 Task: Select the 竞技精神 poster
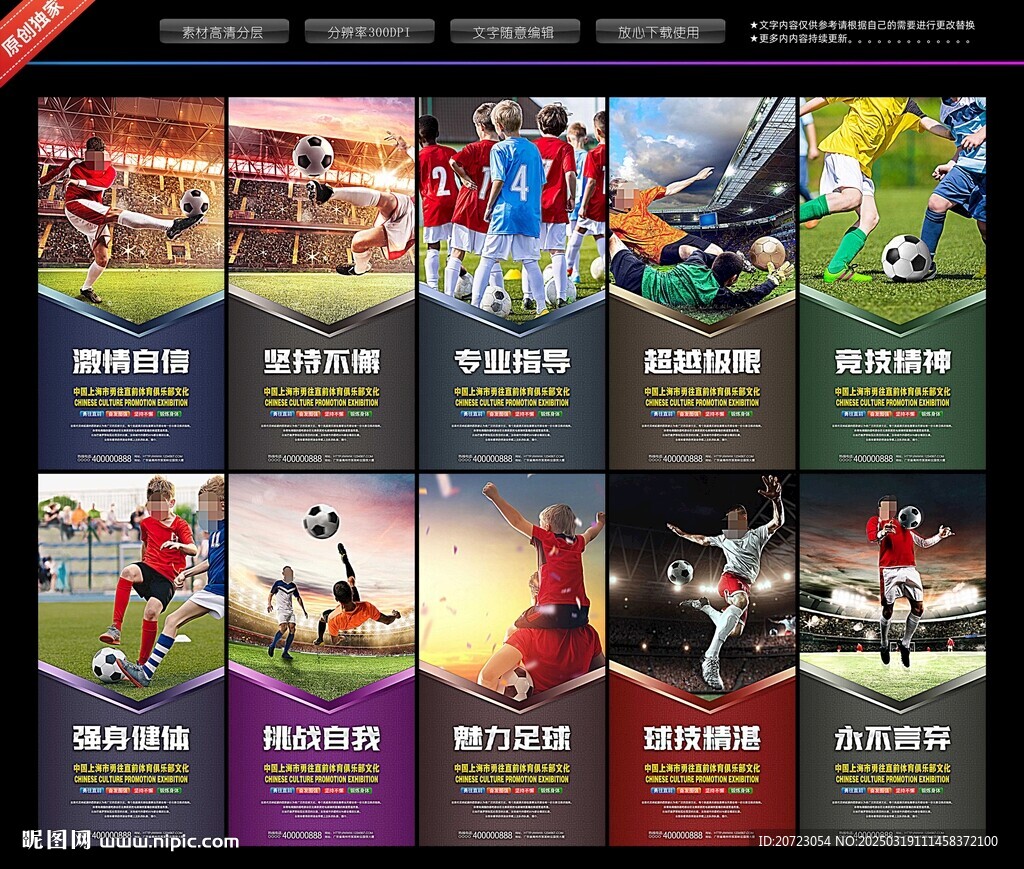(x=892, y=283)
